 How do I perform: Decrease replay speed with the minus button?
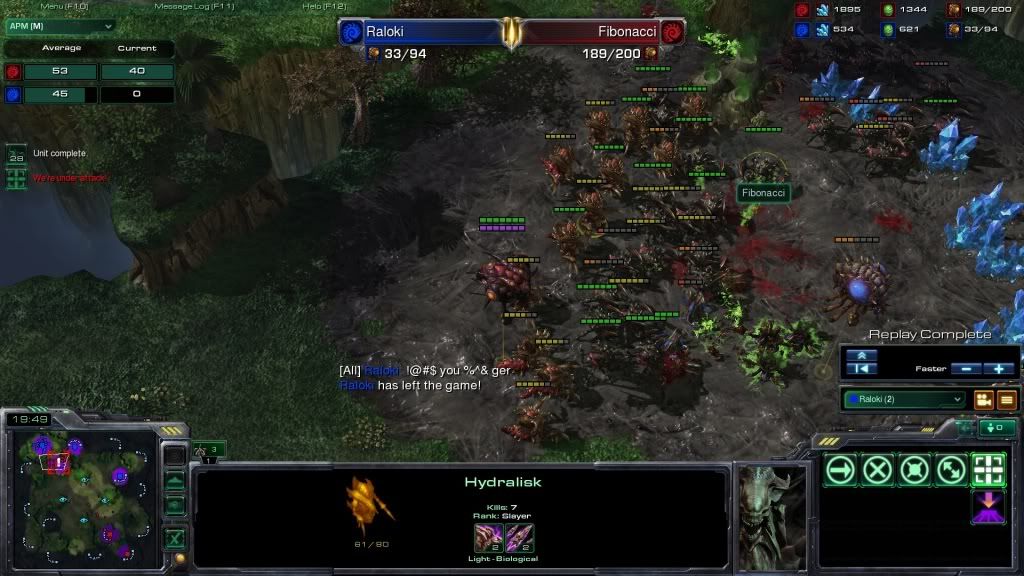coord(966,369)
